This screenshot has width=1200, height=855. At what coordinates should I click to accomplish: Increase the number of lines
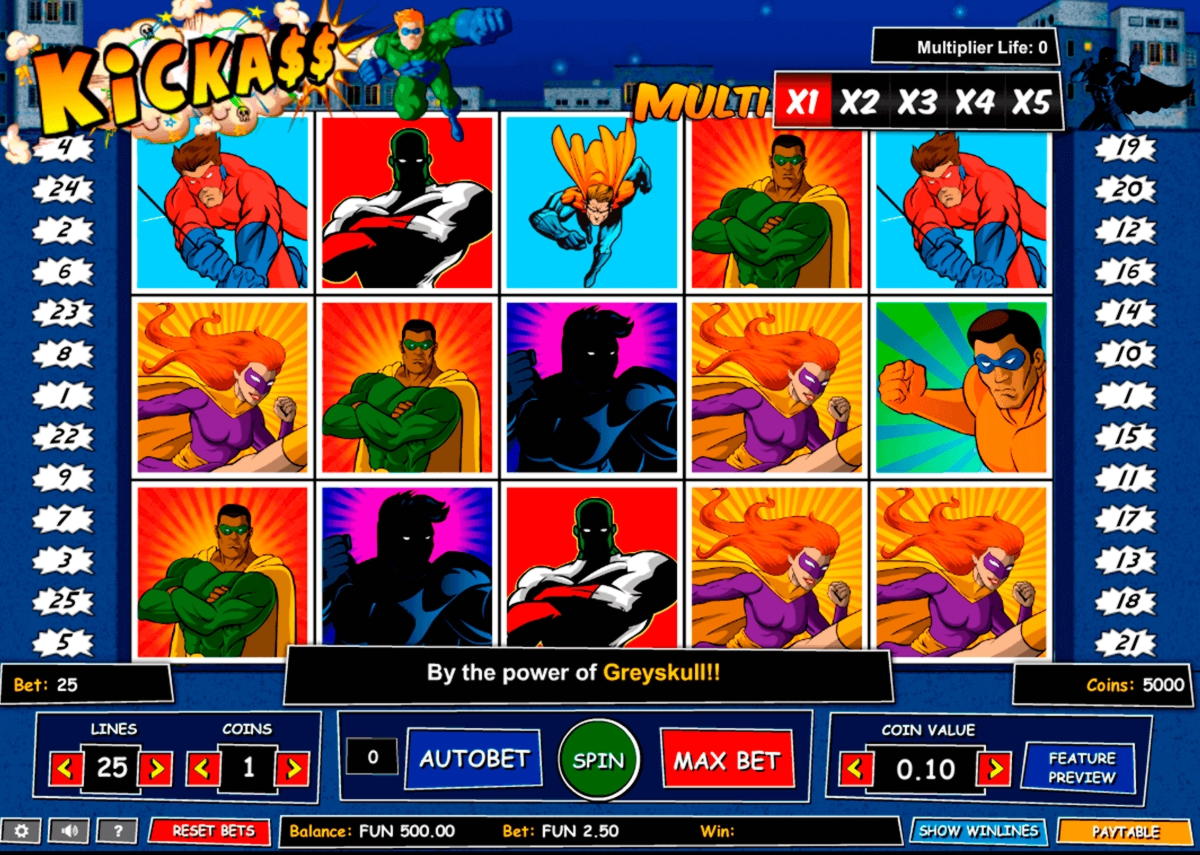[x=156, y=768]
